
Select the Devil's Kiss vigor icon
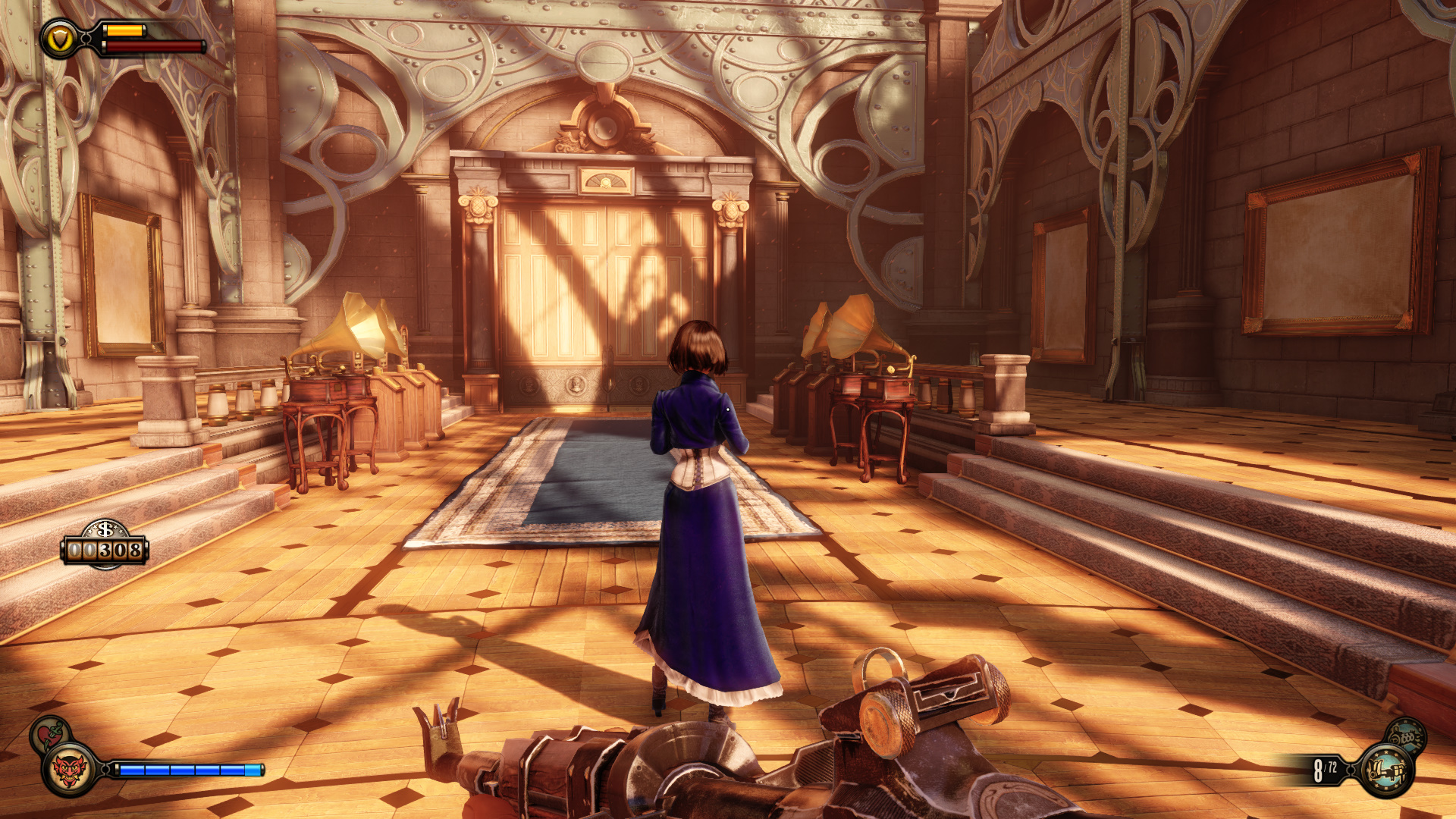pyautogui.click(x=69, y=770)
